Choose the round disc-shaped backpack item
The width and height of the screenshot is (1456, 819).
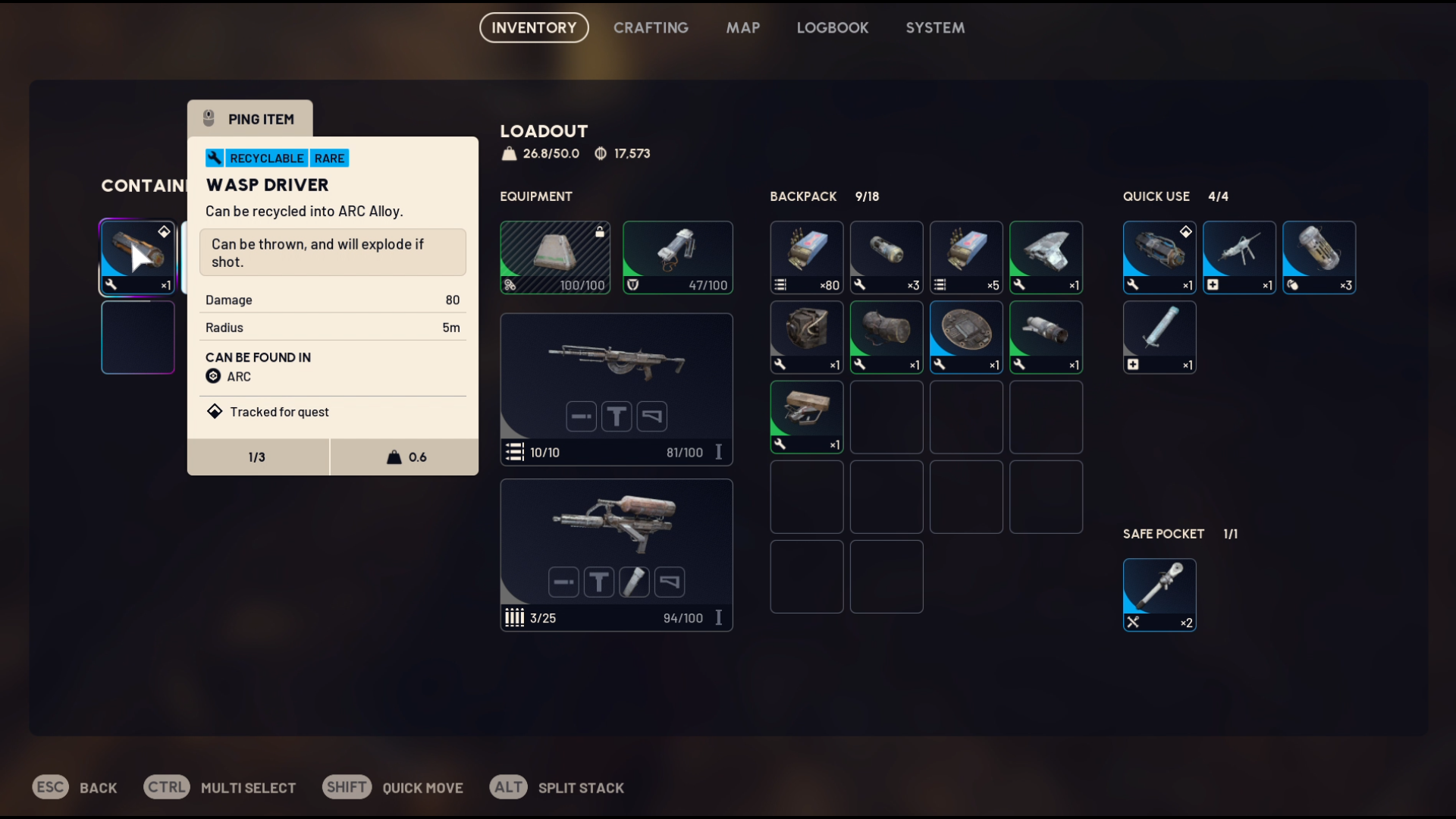point(965,337)
